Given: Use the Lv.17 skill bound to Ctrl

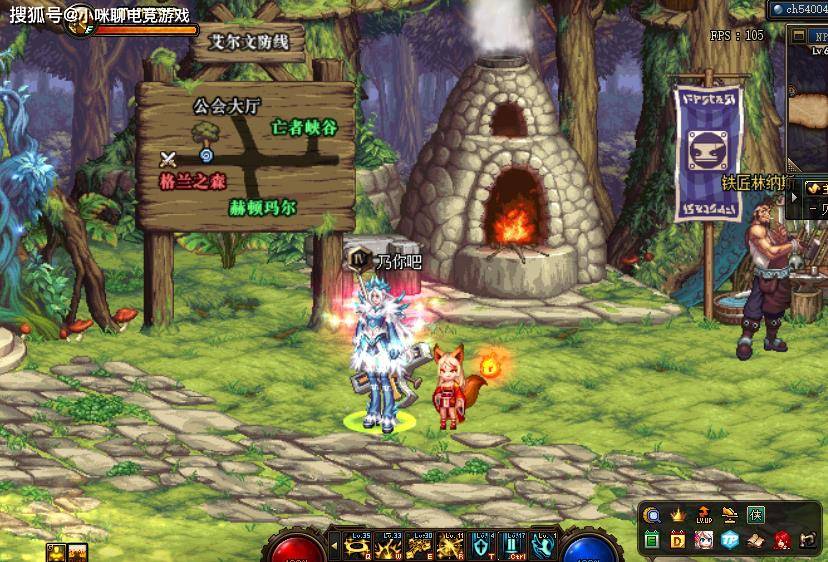Looking at the screenshot, I should pyautogui.click(x=515, y=546).
